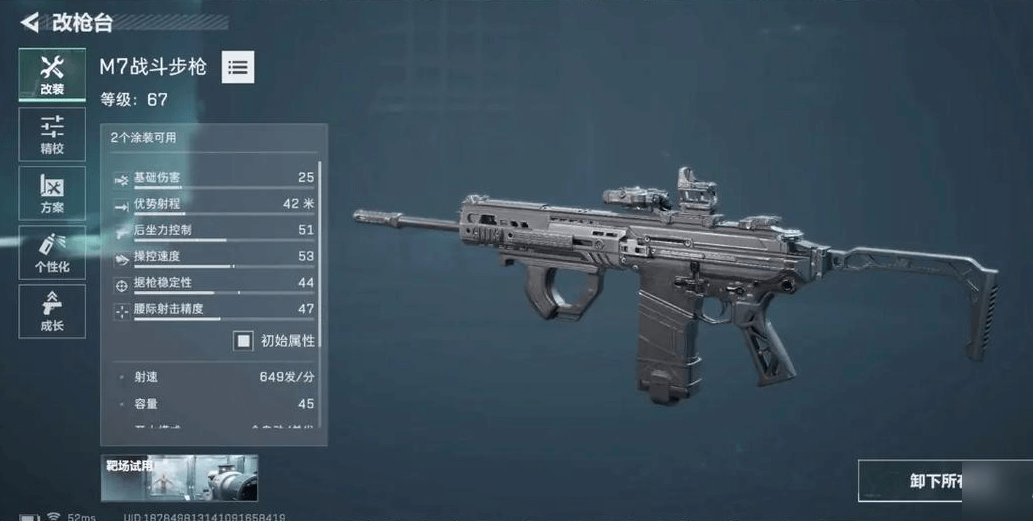Switch to the 改装 tab
Screen dimensions: 1033x521
52,75
